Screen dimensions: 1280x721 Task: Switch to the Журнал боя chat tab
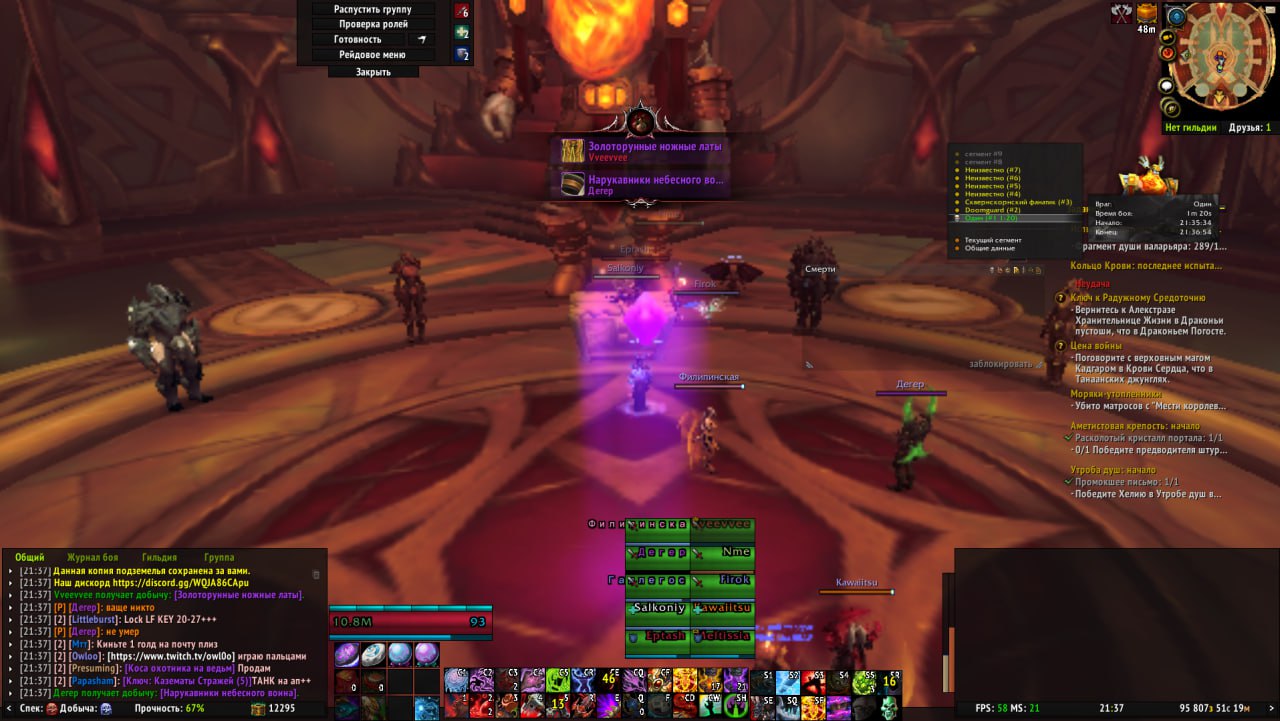(x=92, y=557)
